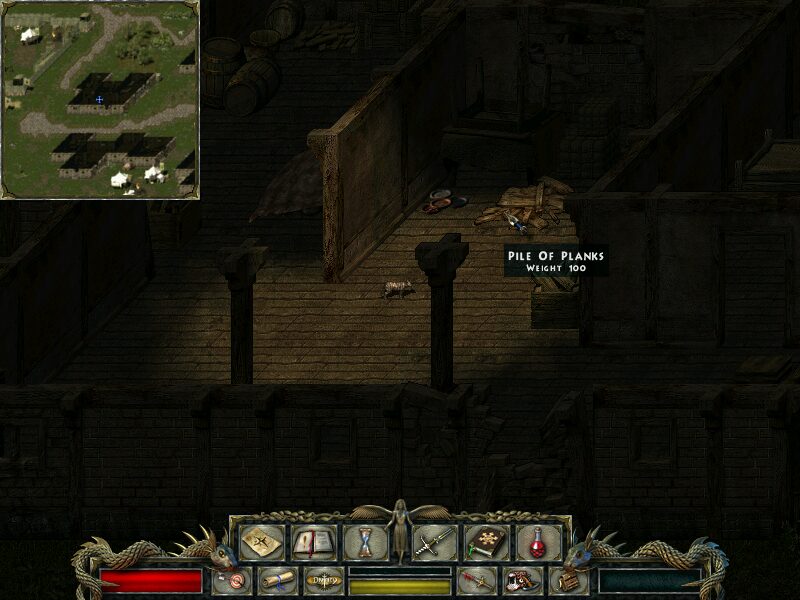Image resolution: width=800 pixels, height=600 pixels.
Task: Open the inventory chest icon
Action: 567,581
